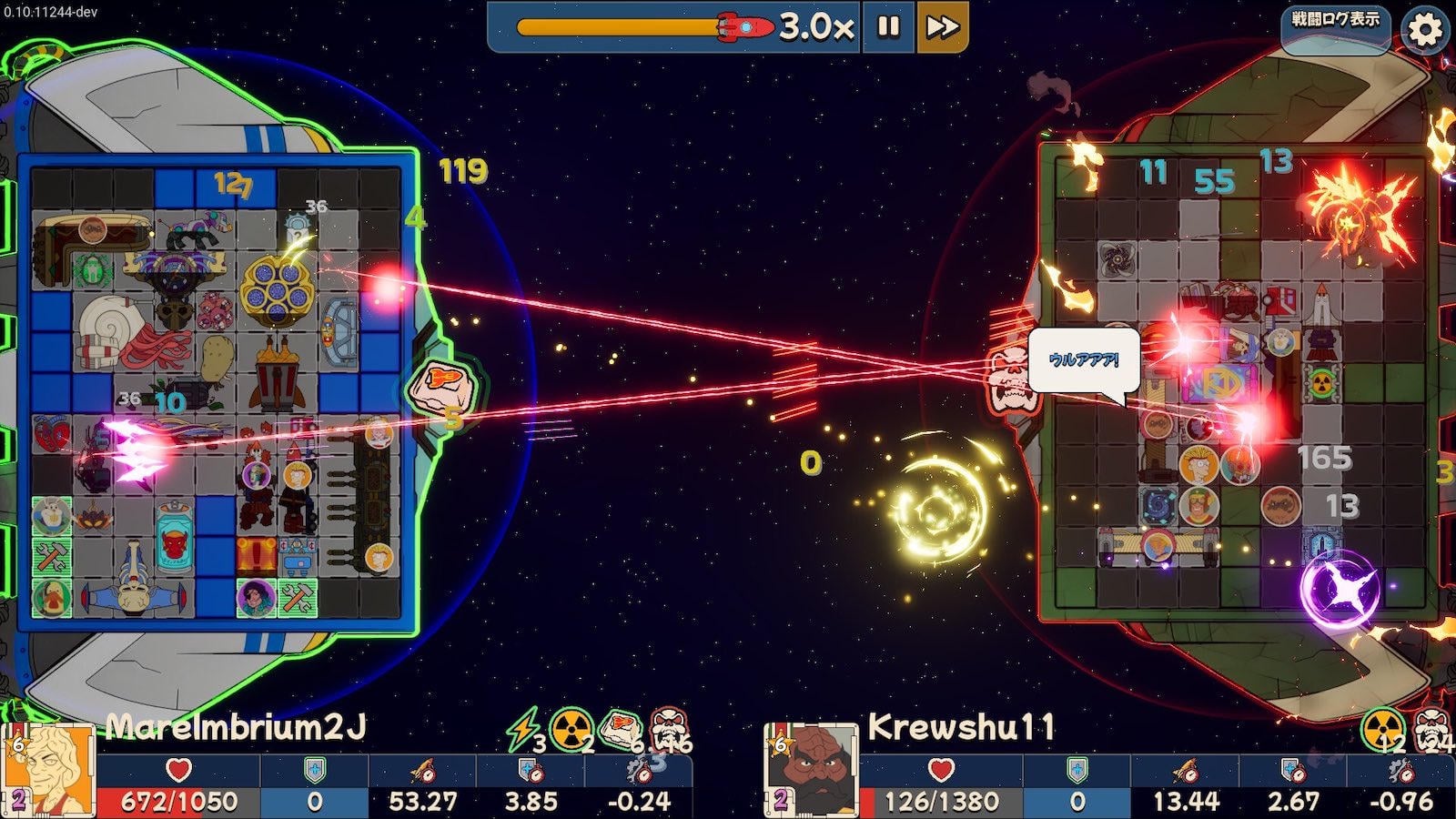Screen dimensions: 1456x819
Task: Open the gear settings menu
Action: [x=1425, y=29]
